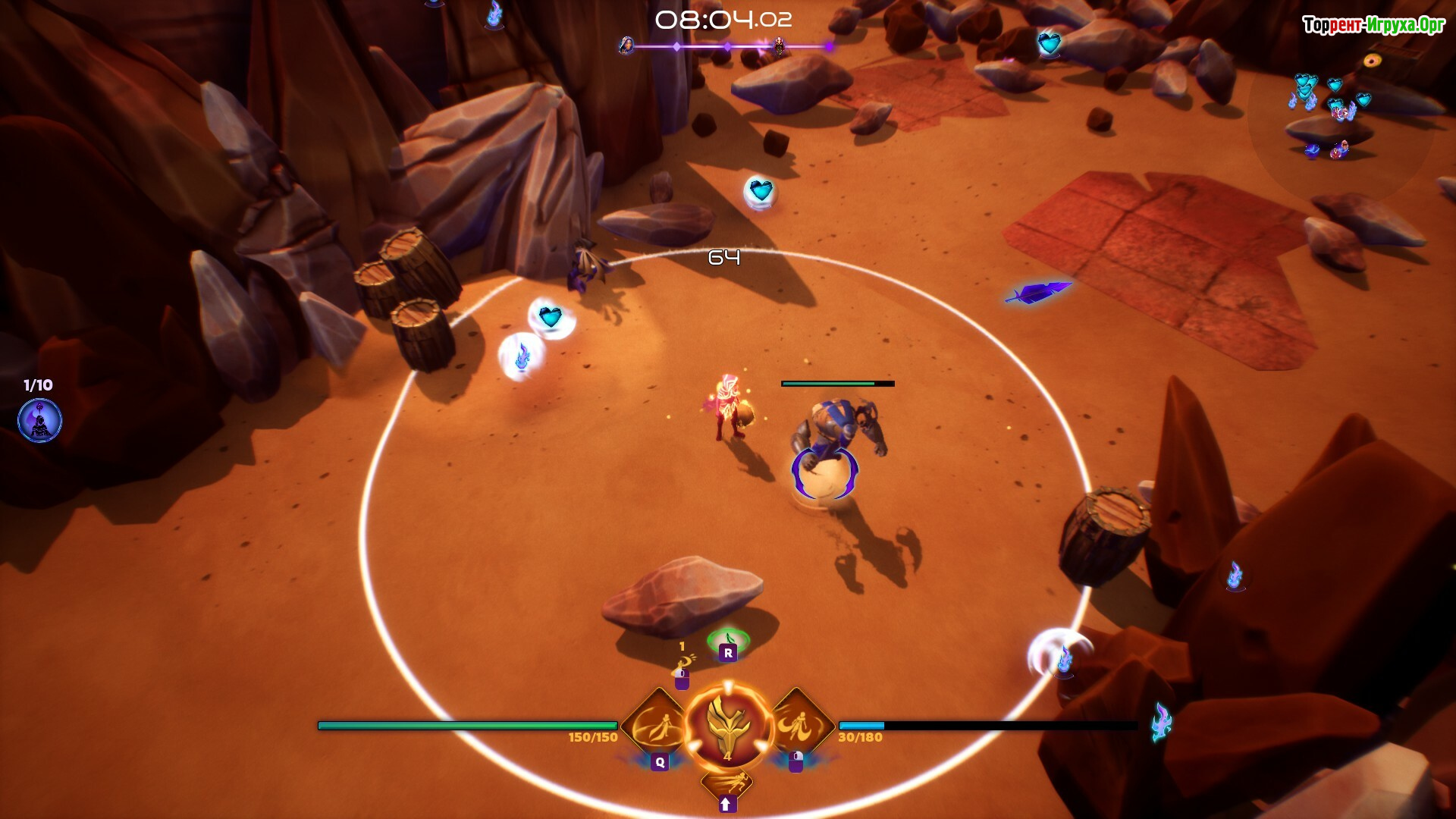This screenshot has height=819, width=1456.
Task: Click the Торрент-Игруха.Орг watermark
Action: 1373,26
